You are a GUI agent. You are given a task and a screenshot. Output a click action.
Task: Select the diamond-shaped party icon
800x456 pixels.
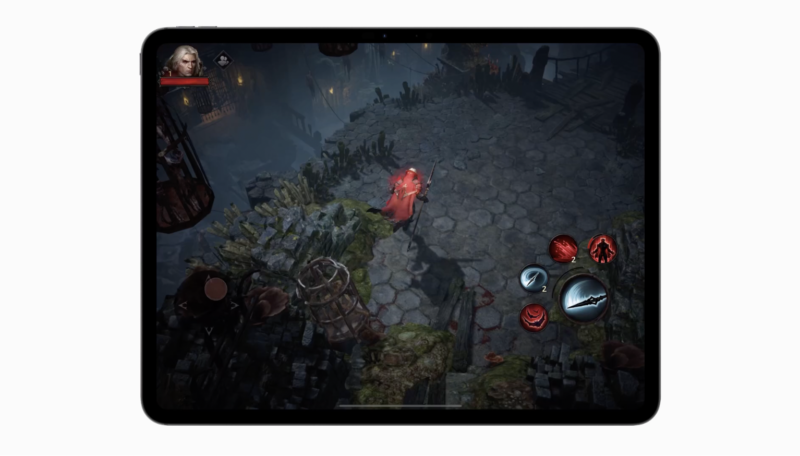222,60
